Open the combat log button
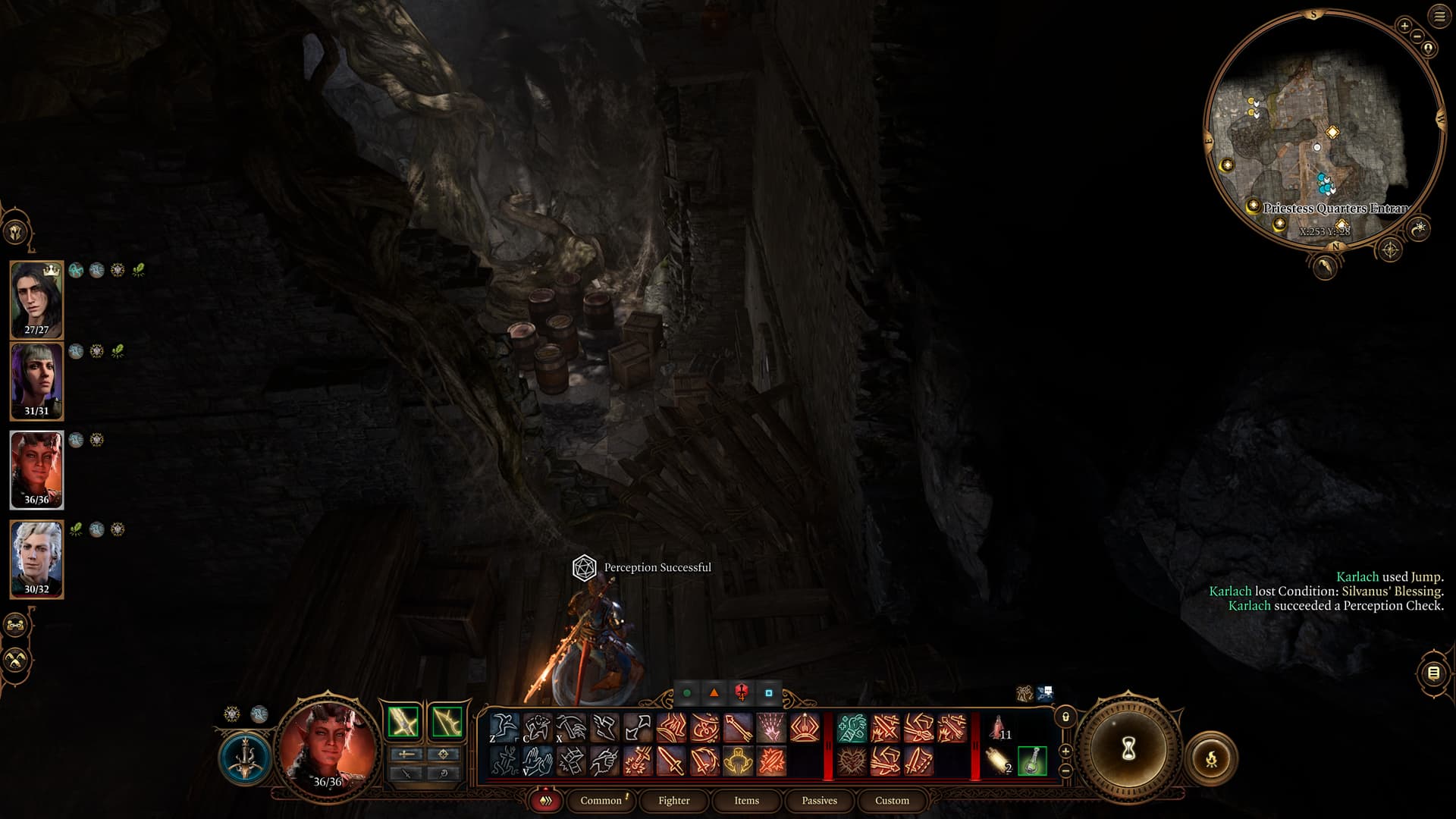 (x=1433, y=673)
